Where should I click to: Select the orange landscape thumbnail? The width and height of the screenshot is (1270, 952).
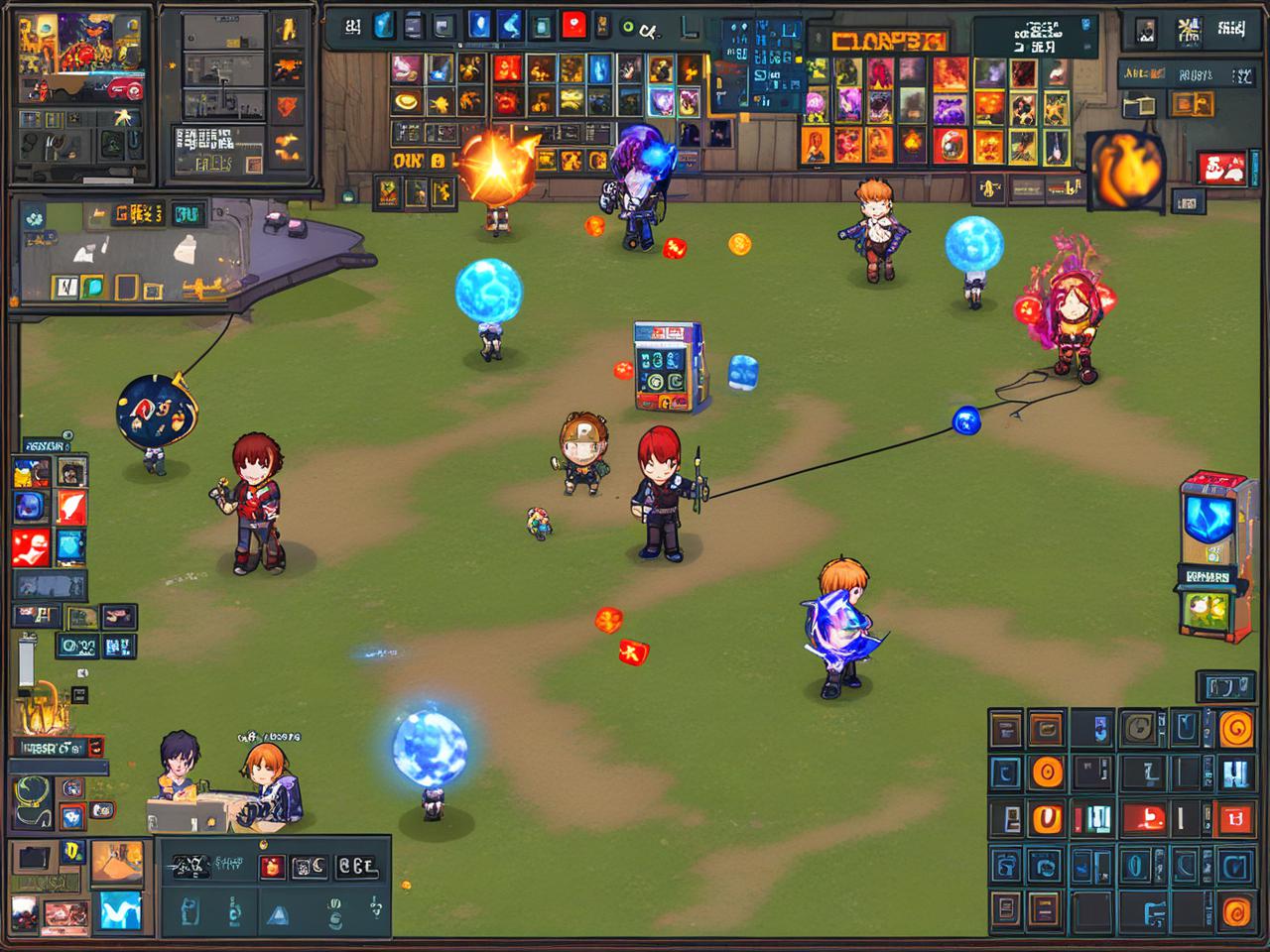[116, 863]
